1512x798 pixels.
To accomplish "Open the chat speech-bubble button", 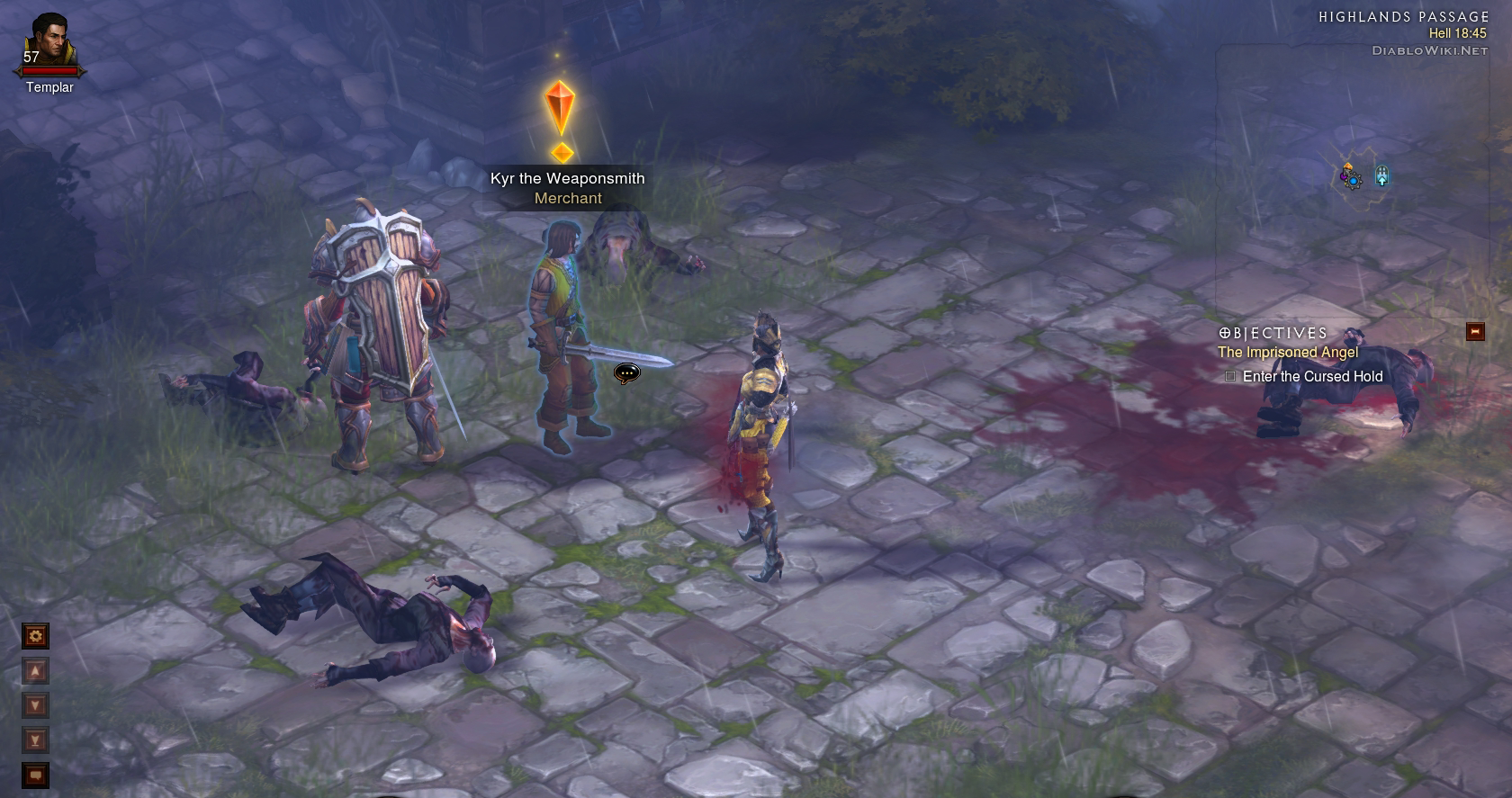I will (35, 775).
